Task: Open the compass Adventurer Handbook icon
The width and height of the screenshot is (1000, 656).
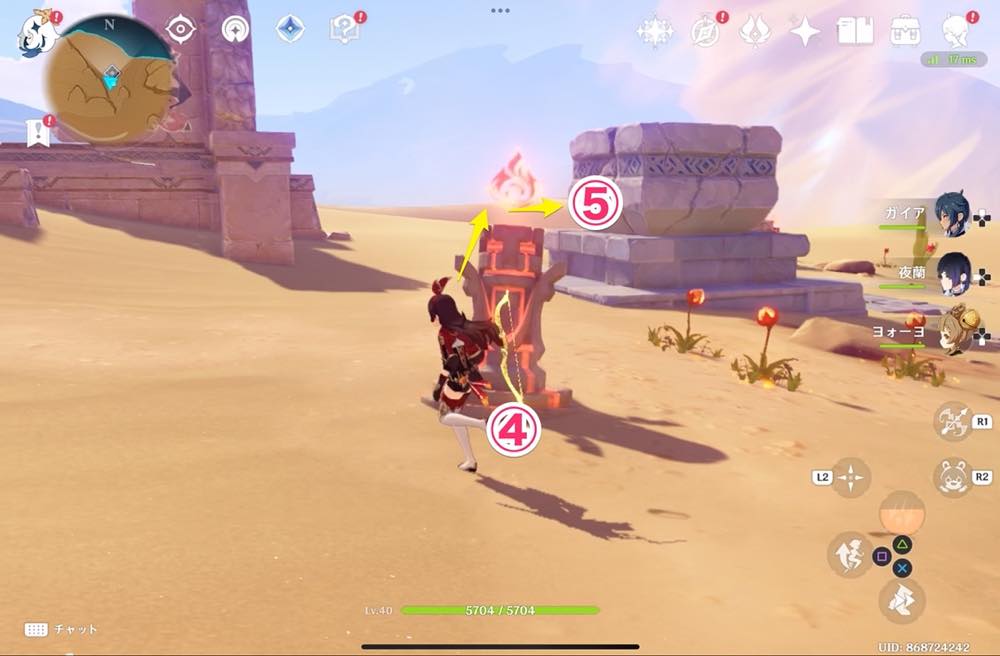Action: (x=706, y=32)
